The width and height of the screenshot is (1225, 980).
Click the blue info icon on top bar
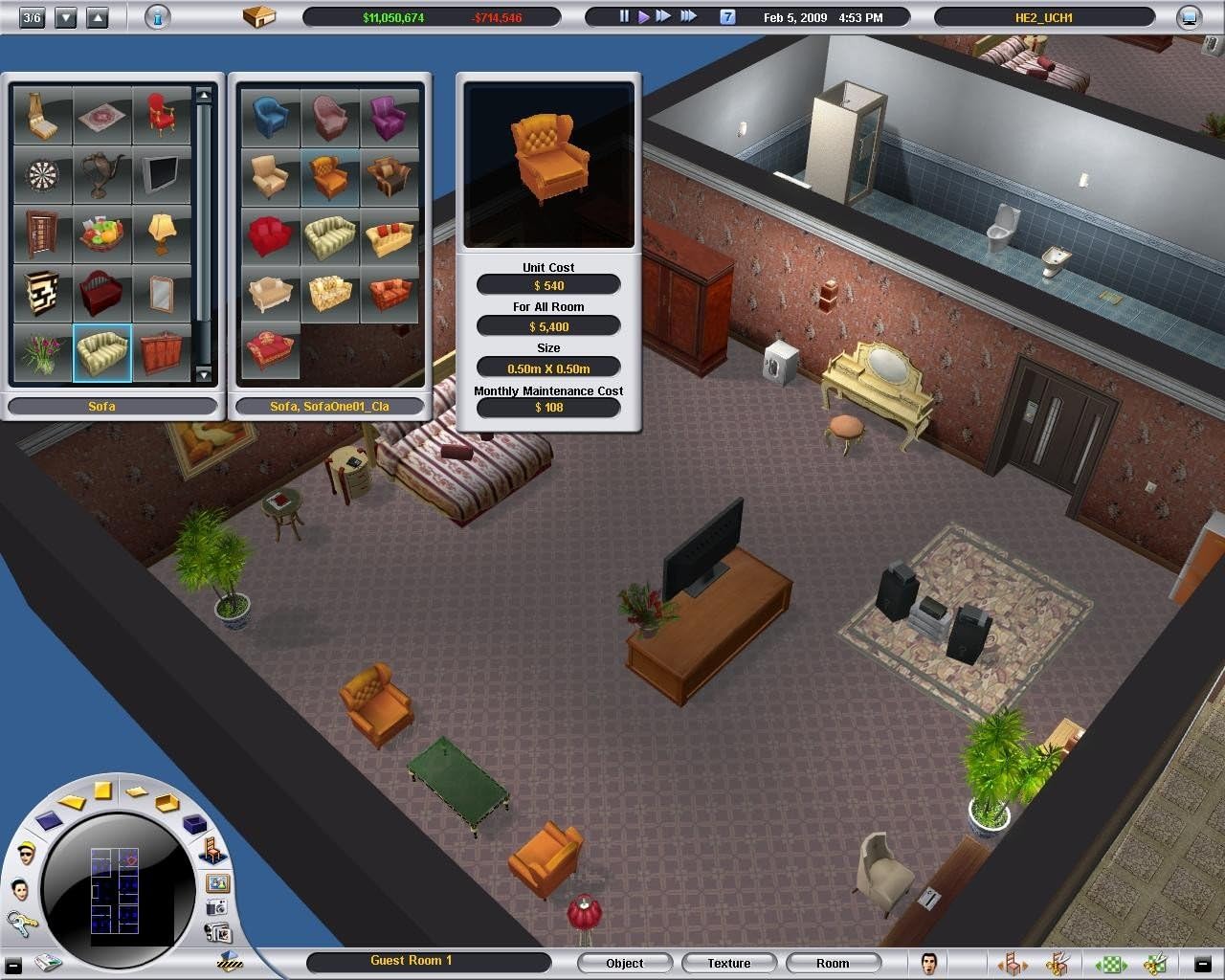[x=156, y=17]
